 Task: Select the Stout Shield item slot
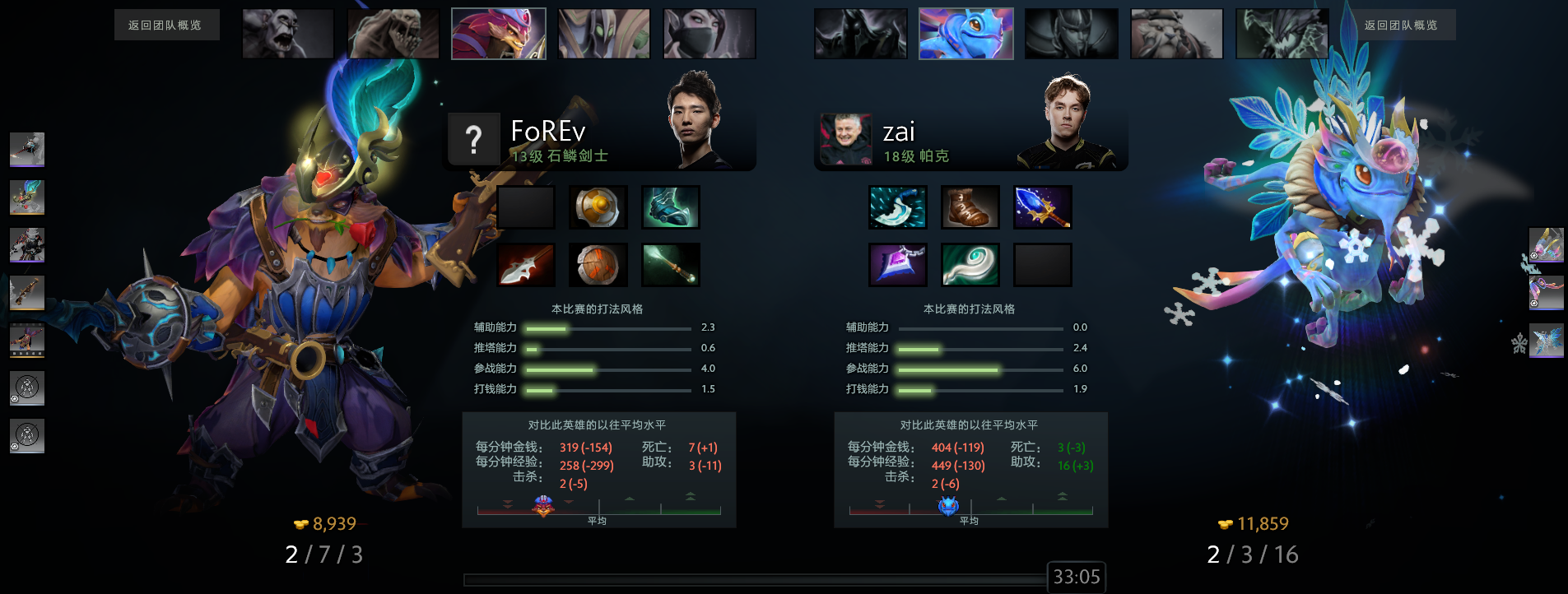click(598, 265)
